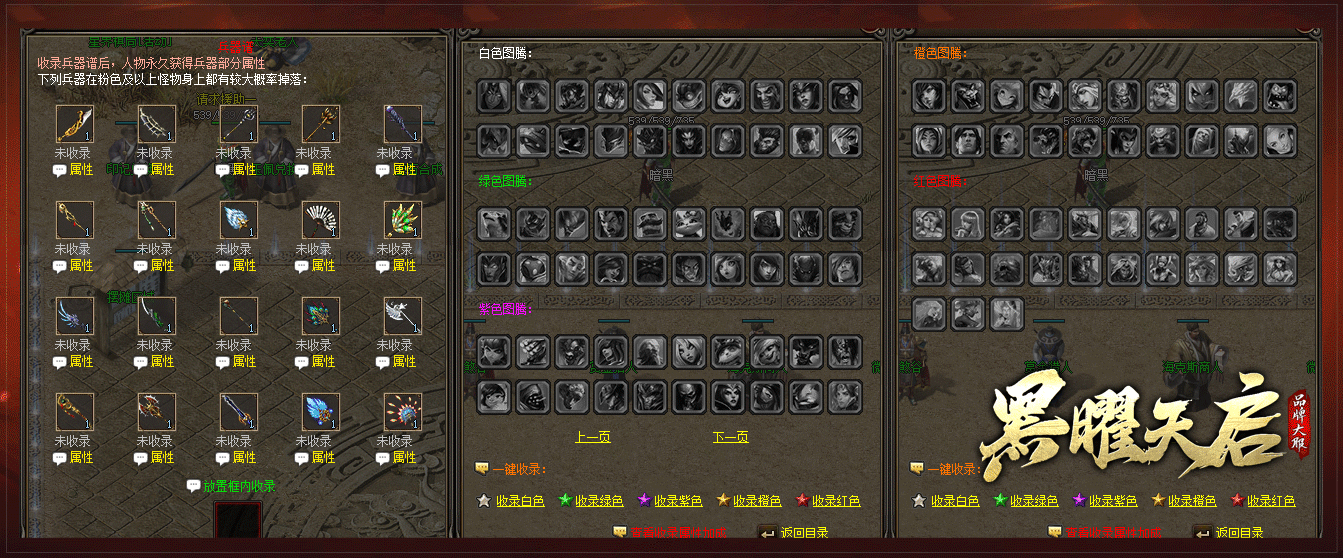
Task: Click 收录绿色 in the 白色图腾 panel
Action: 599,501
